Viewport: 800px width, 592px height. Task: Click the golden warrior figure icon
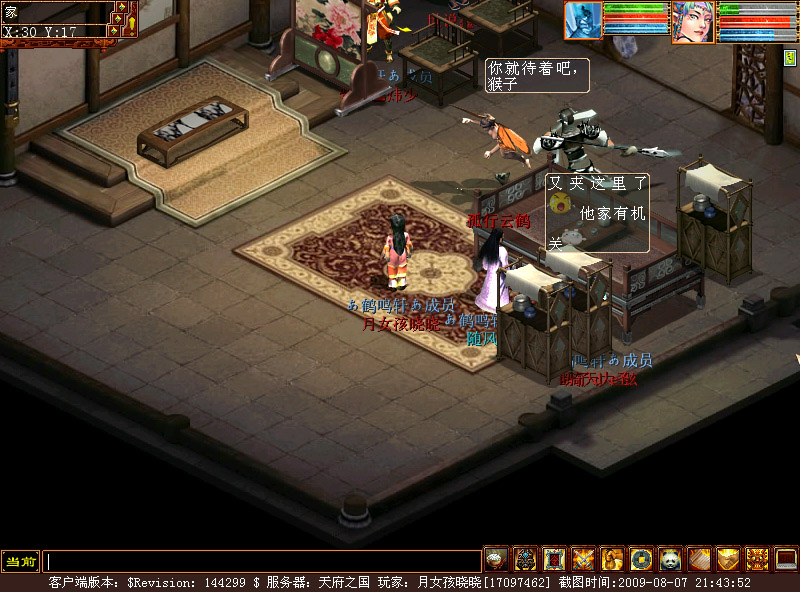point(612,559)
